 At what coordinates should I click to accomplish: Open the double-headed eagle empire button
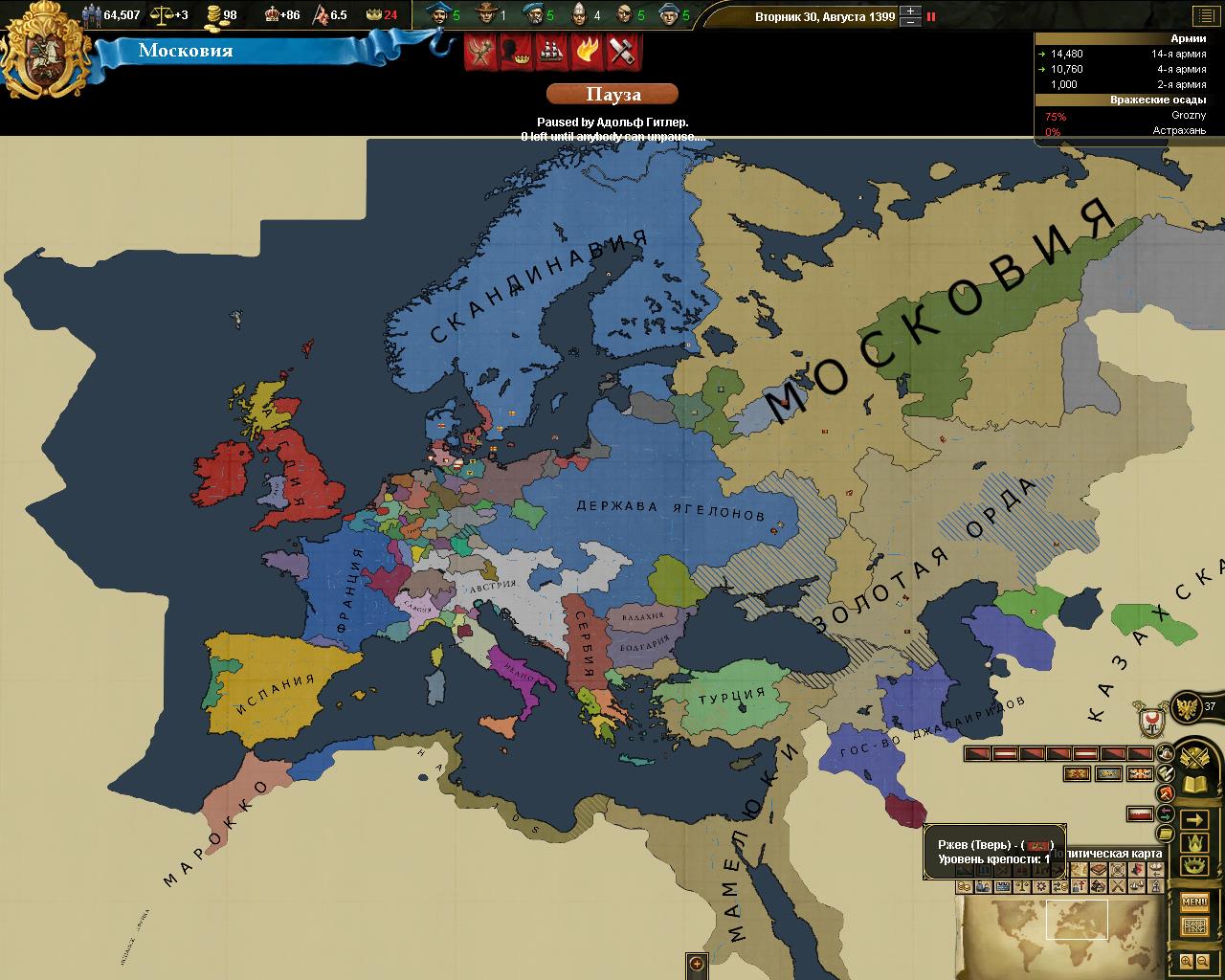[x=1188, y=706]
